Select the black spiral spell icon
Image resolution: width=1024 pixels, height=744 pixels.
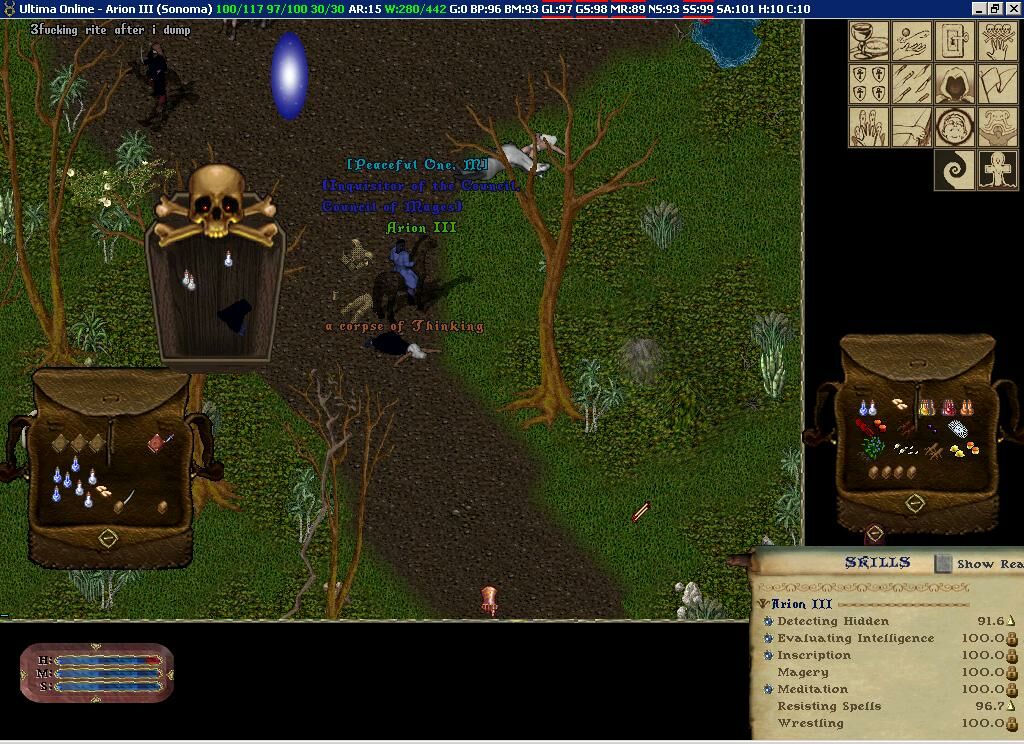955,170
